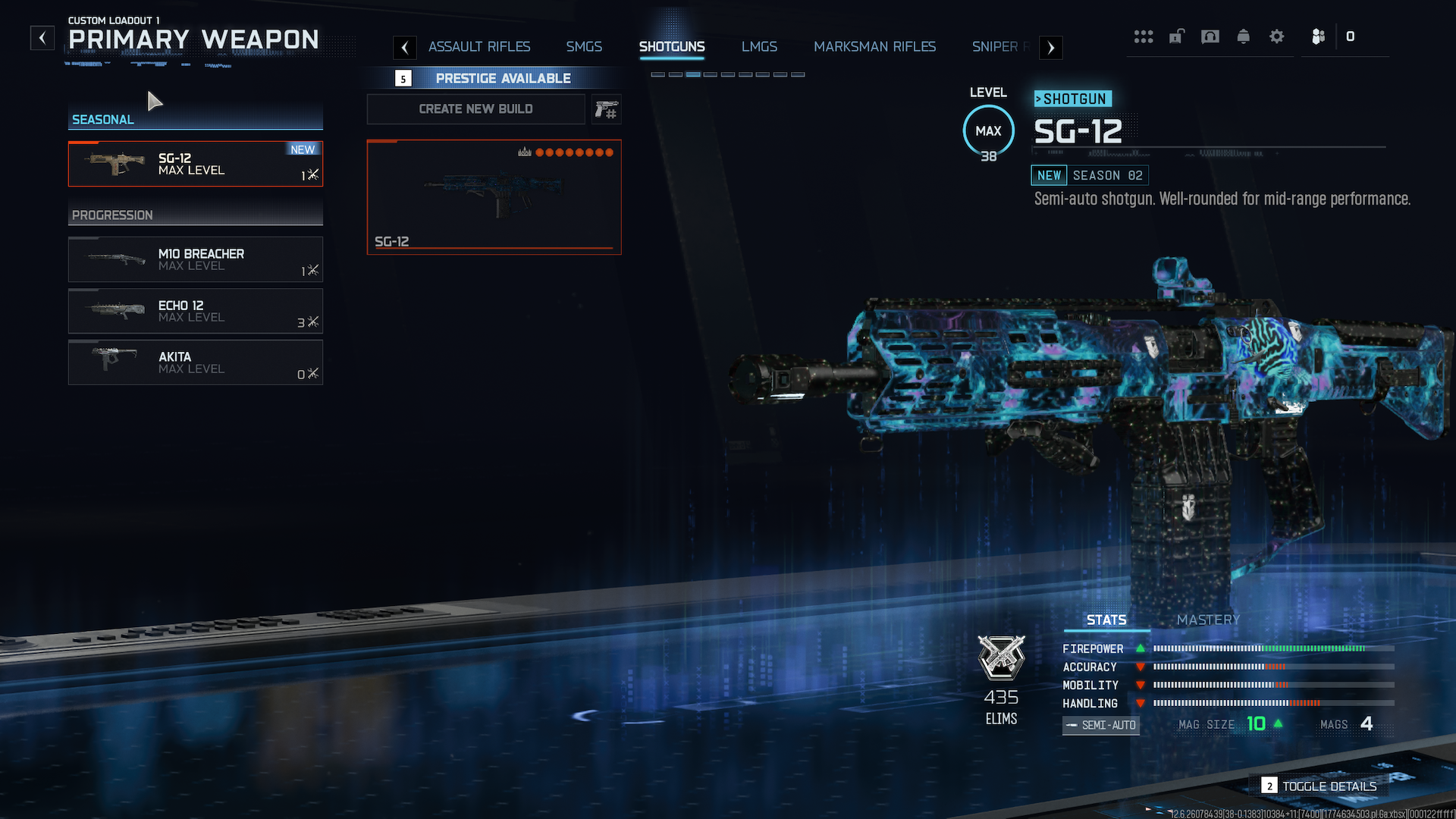Switch to the Assault Rifles category
Screen dimensions: 1456x819
tap(479, 47)
